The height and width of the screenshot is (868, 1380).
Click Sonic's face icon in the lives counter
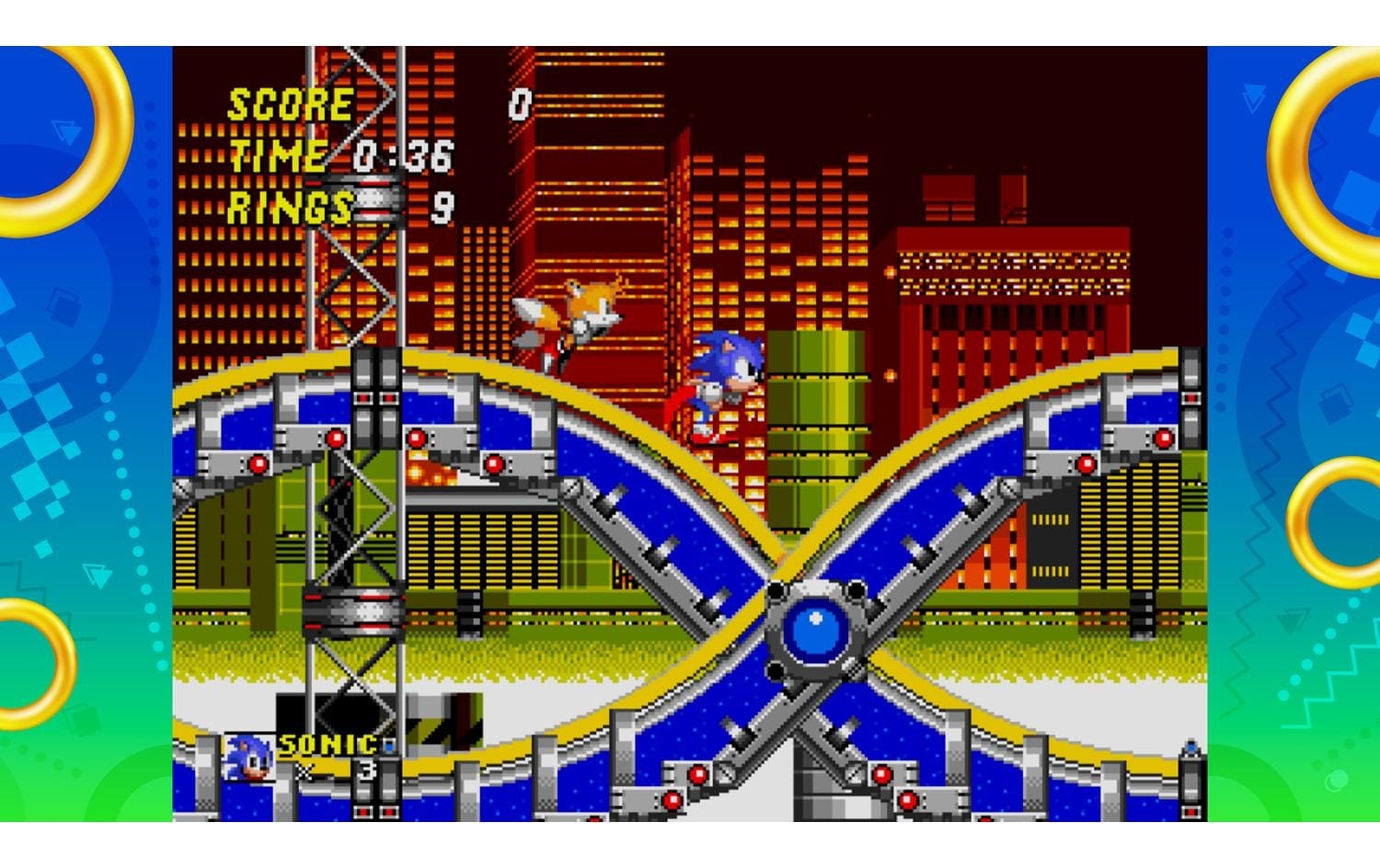(x=247, y=759)
